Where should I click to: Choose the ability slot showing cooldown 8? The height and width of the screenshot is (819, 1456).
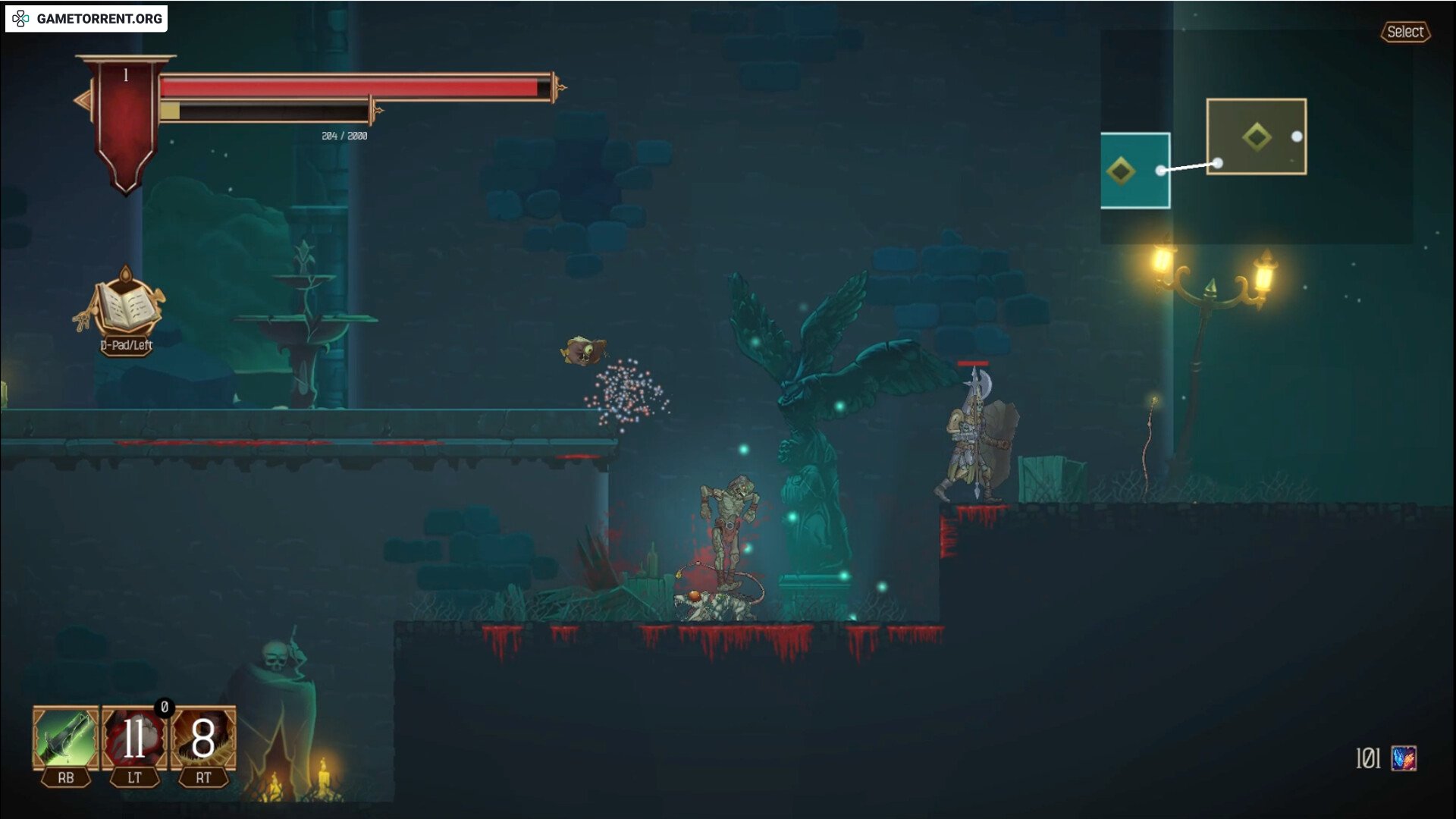point(203,738)
